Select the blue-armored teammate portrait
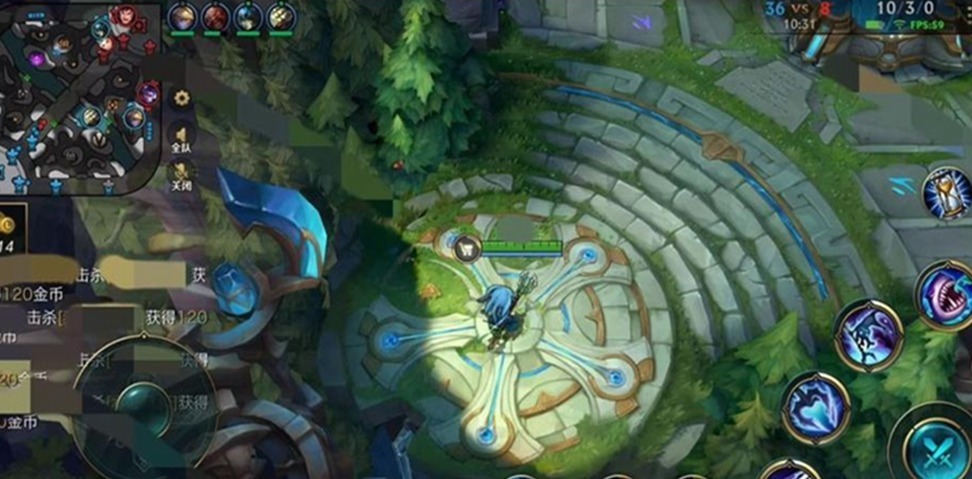Viewport: 972px width, 479px height. coord(248,17)
